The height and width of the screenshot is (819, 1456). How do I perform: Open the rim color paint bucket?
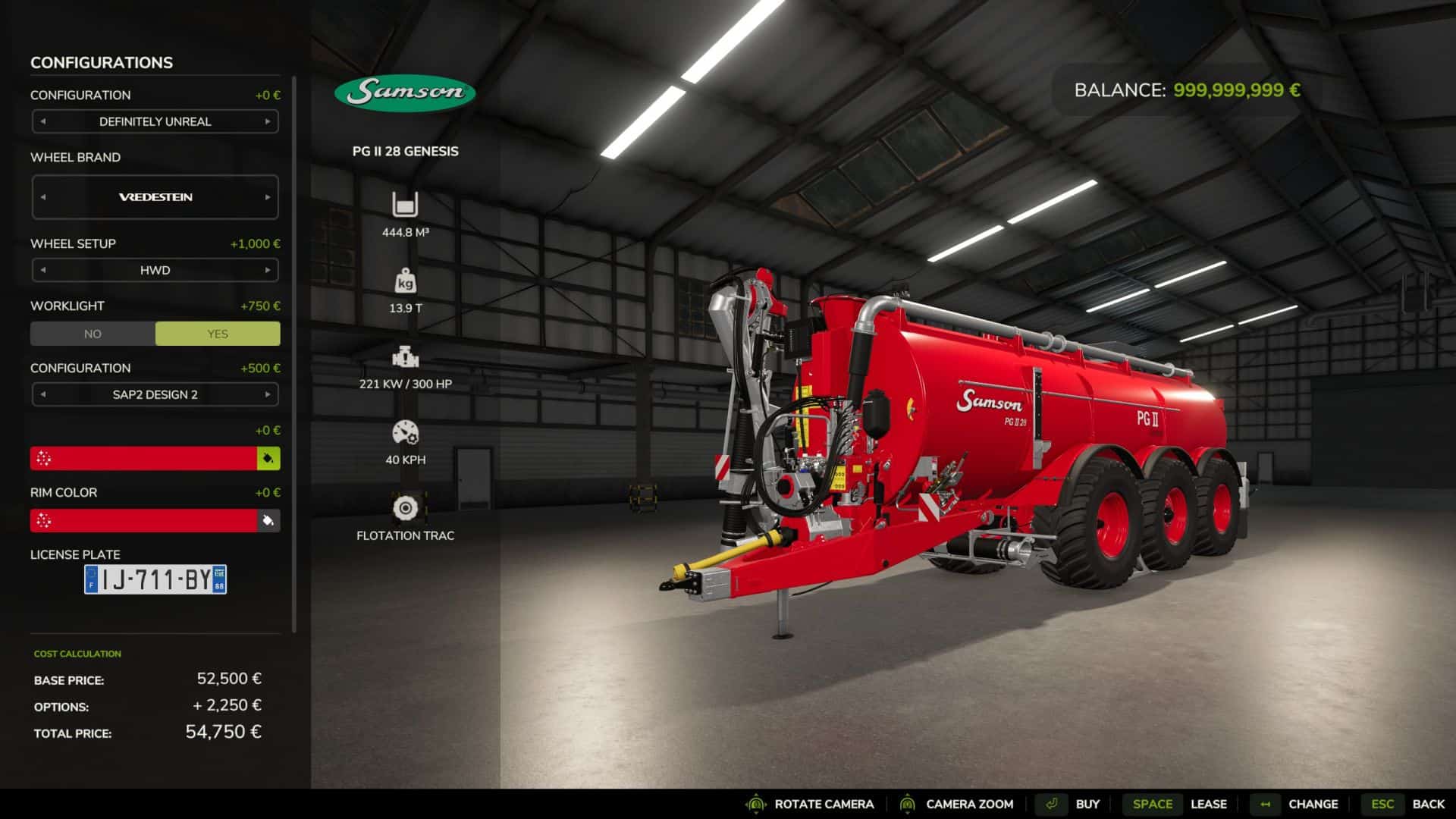[268, 521]
